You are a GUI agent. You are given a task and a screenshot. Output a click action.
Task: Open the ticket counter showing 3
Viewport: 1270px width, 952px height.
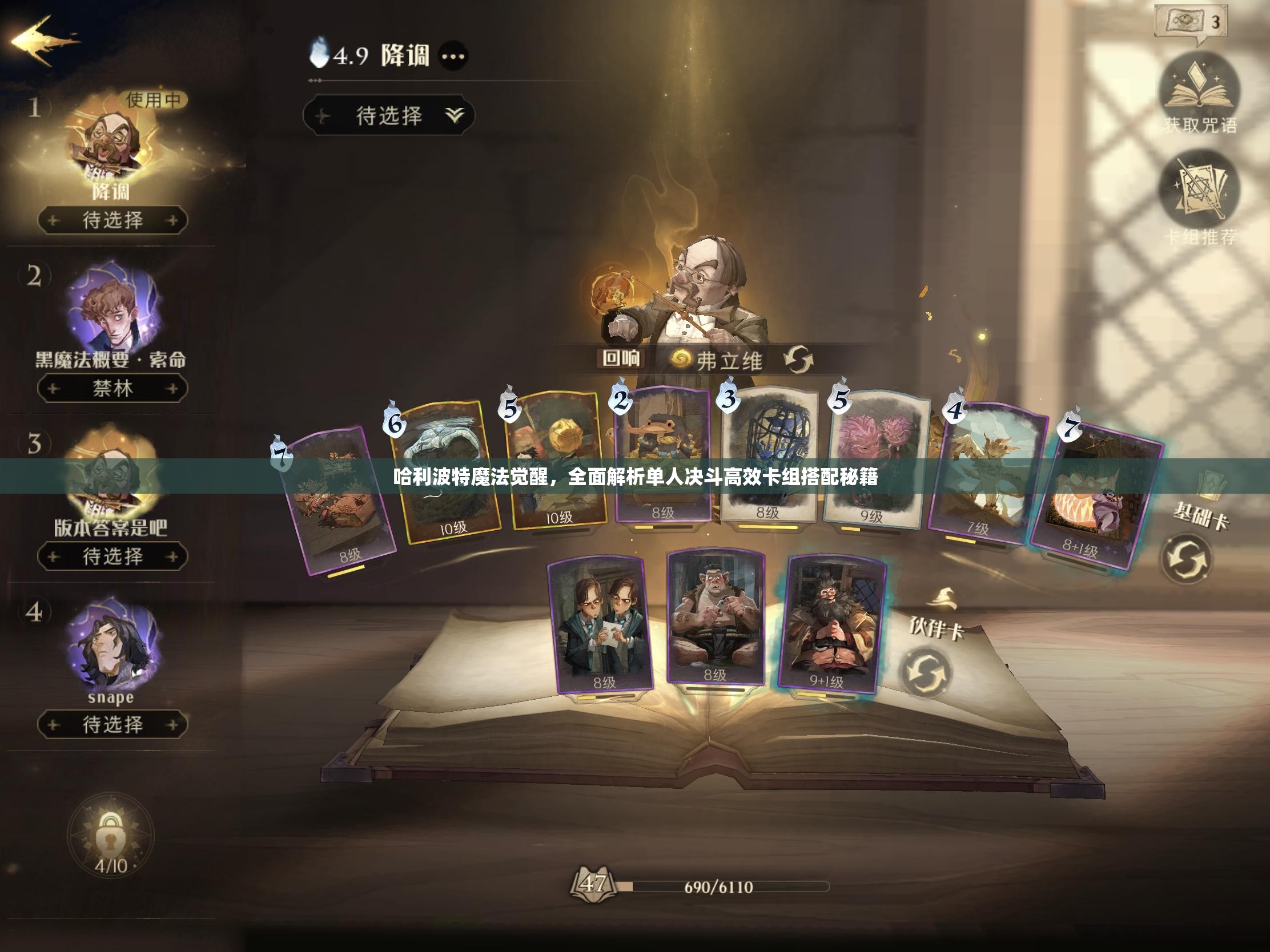tap(1191, 23)
